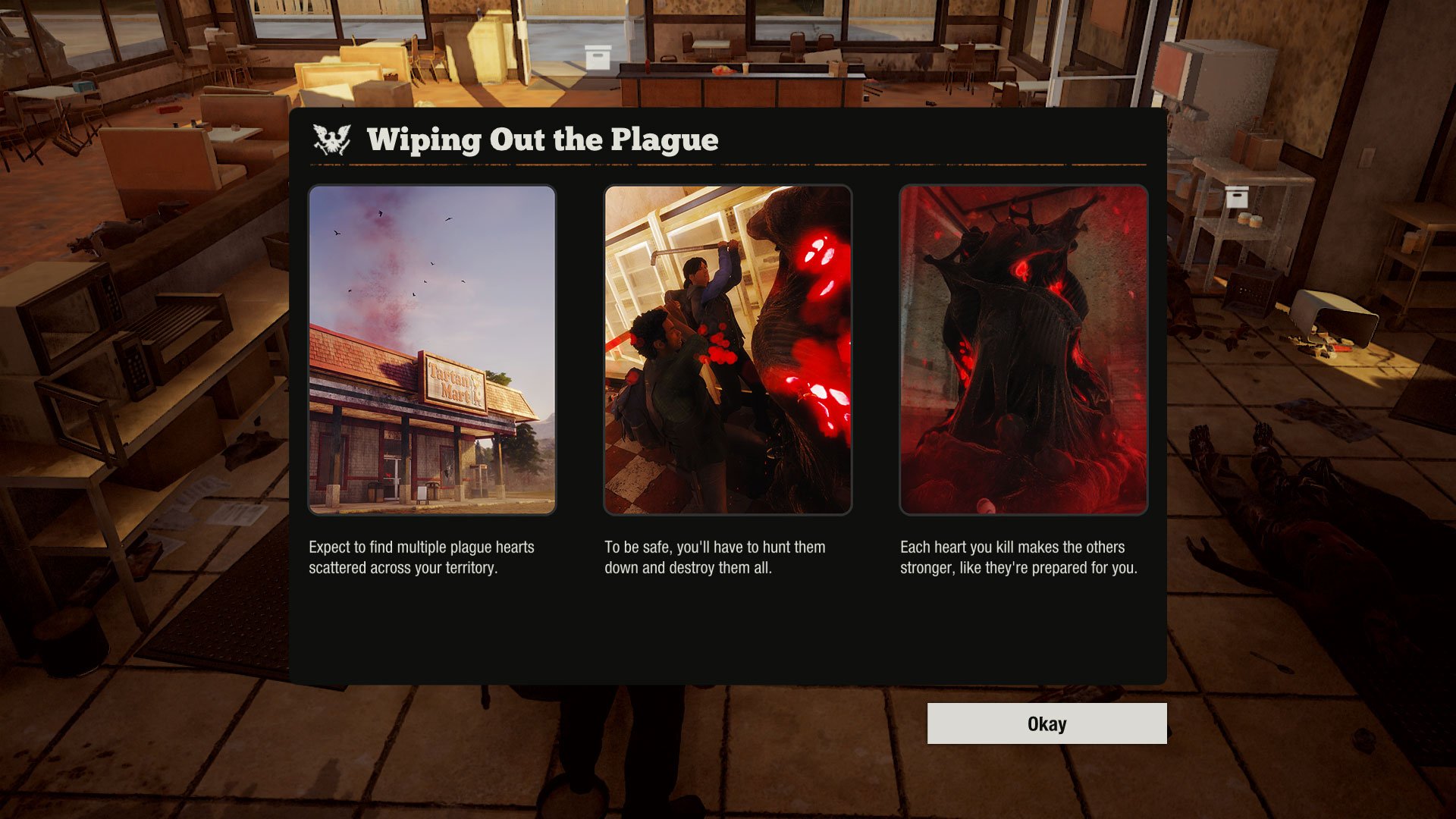Dismiss the tutorial with the Okay button

pyautogui.click(x=1046, y=723)
